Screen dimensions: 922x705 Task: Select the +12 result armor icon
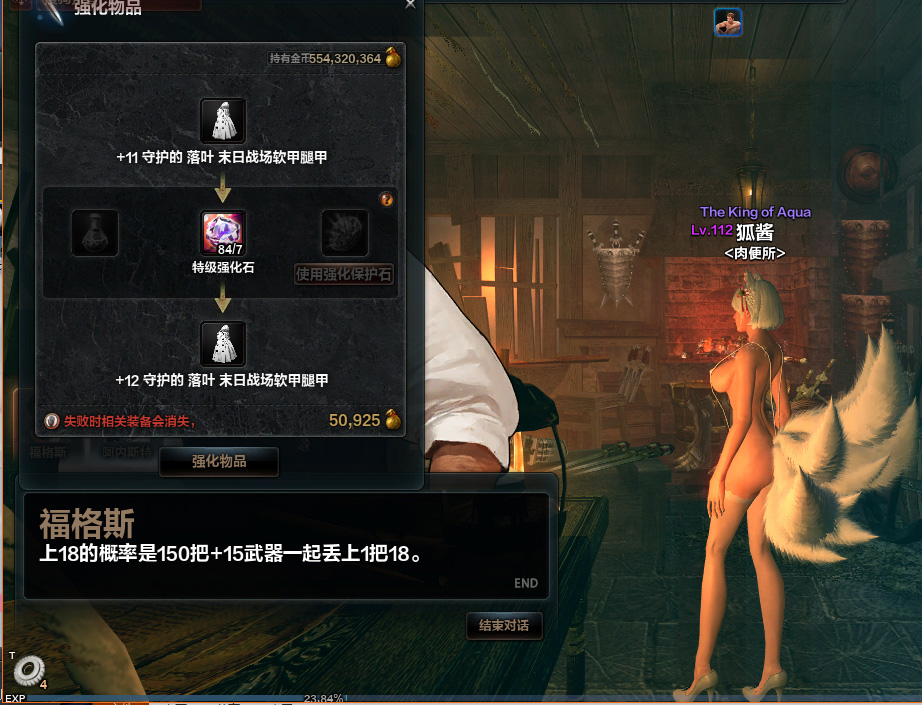(x=223, y=344)
